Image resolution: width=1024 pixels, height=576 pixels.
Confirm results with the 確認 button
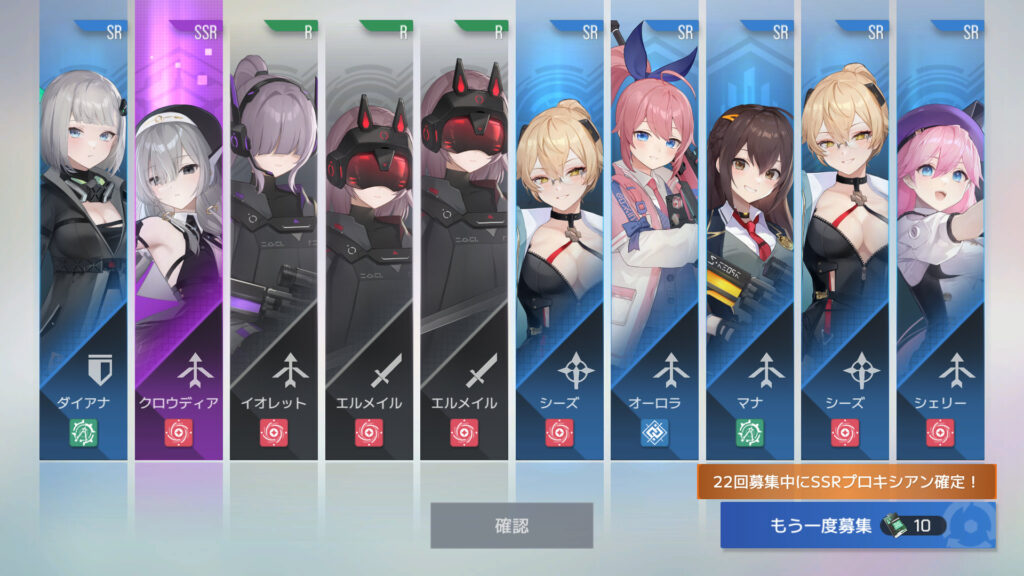(511, 525)
